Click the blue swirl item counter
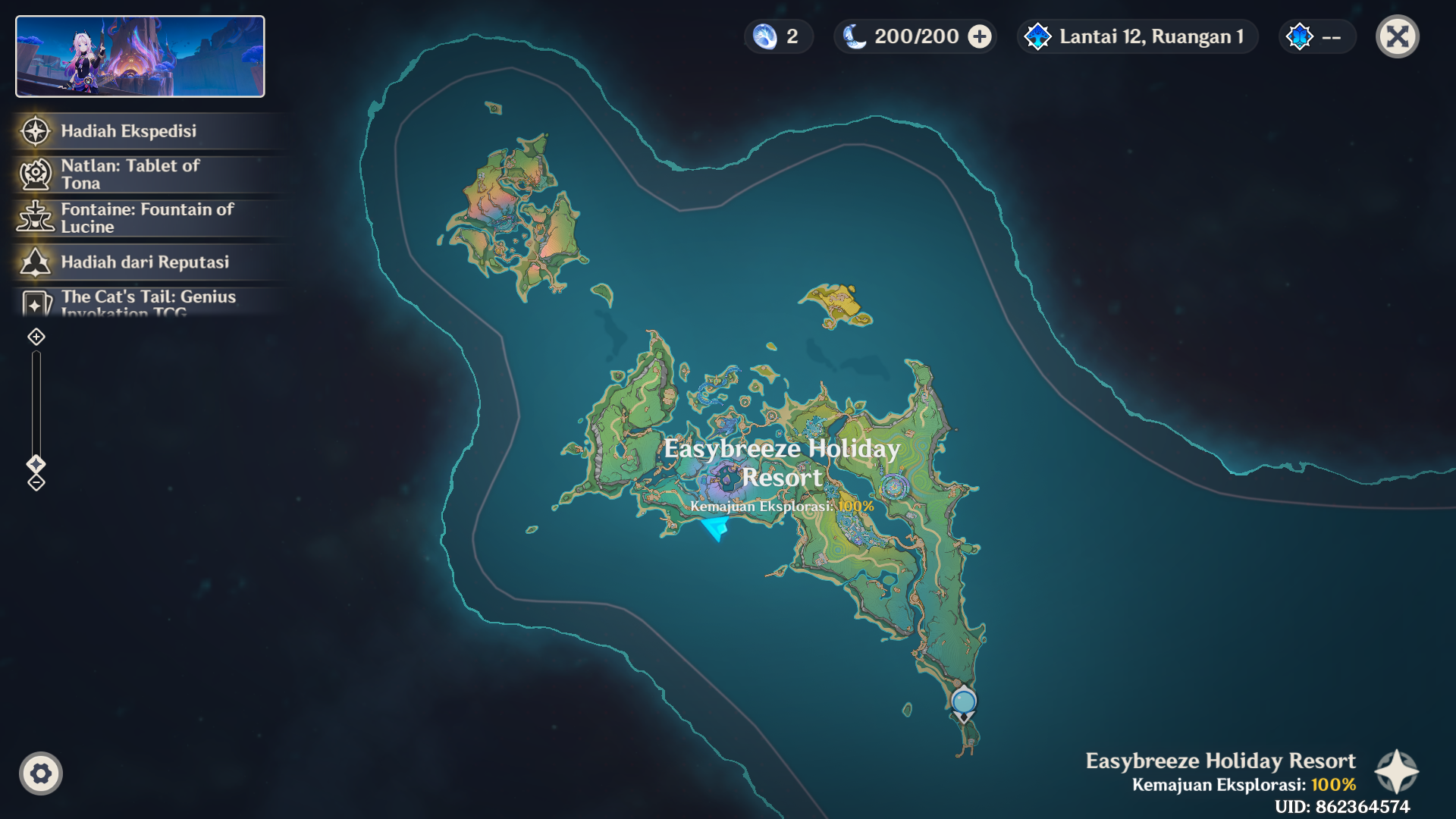 [778, 36]
